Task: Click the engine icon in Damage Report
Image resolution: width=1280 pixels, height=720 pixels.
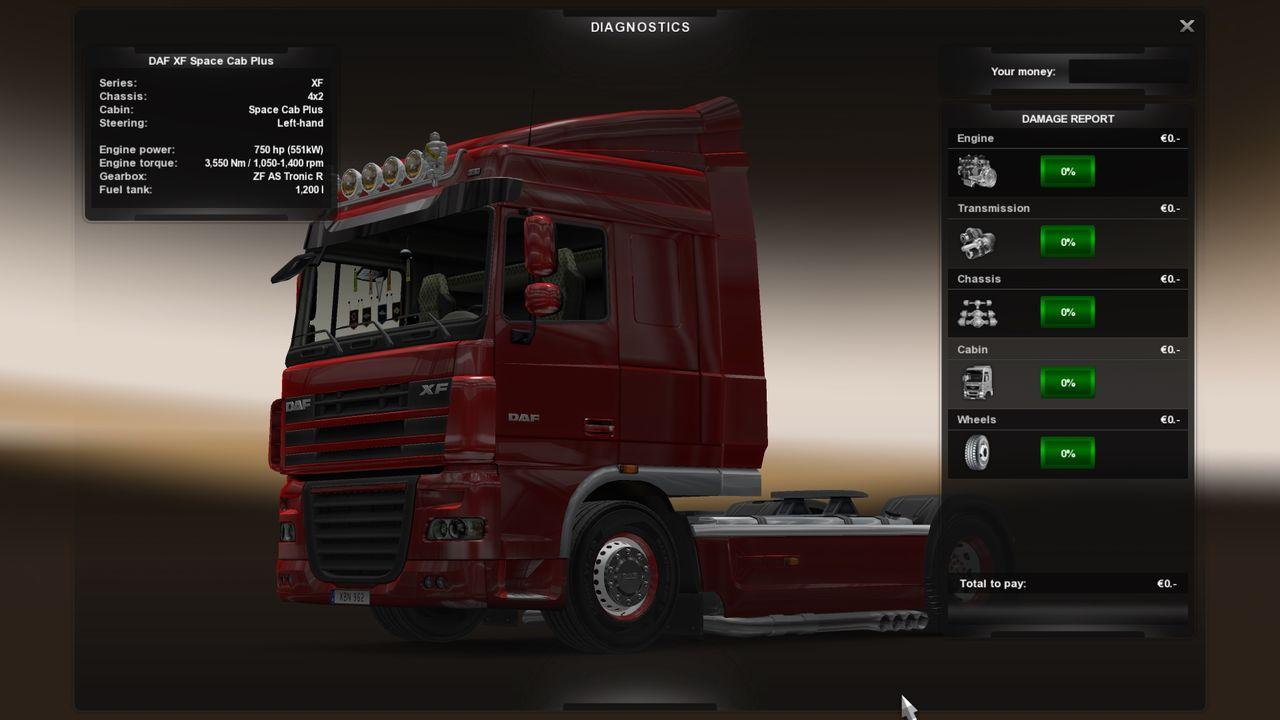Action: pos(976,172)
